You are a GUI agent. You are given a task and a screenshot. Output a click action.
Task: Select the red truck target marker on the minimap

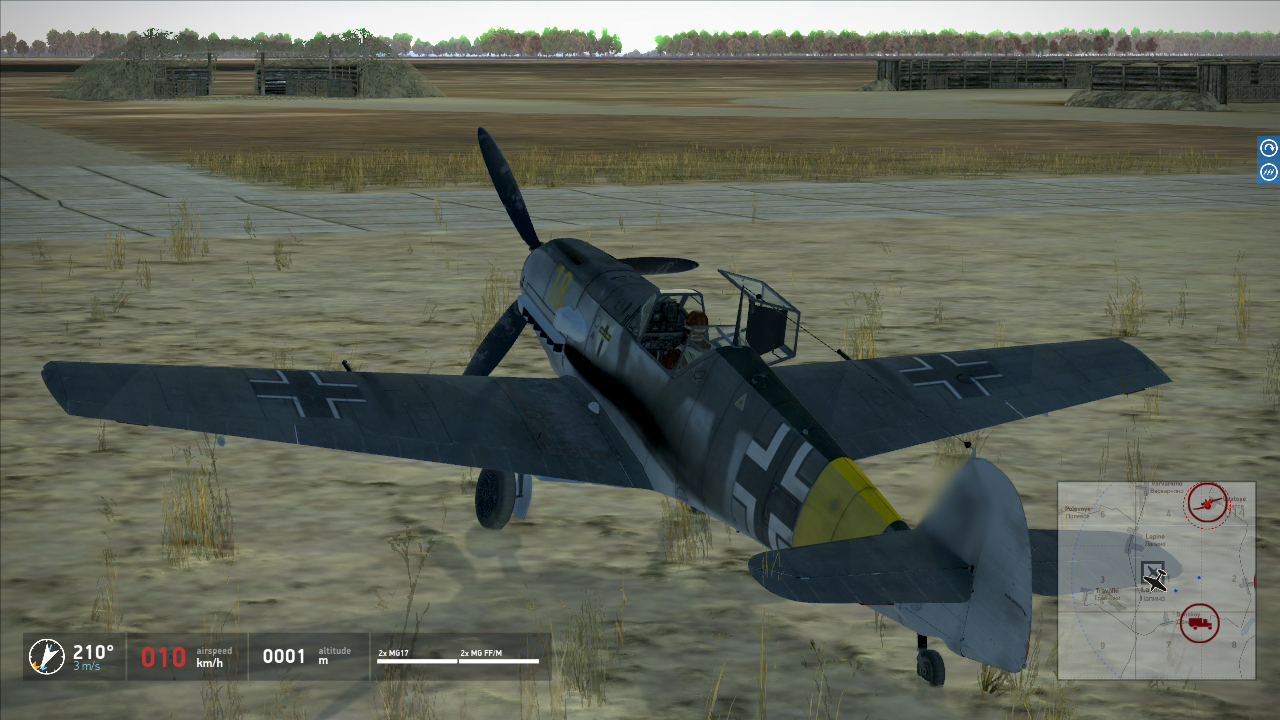[x=1199, y=623]
